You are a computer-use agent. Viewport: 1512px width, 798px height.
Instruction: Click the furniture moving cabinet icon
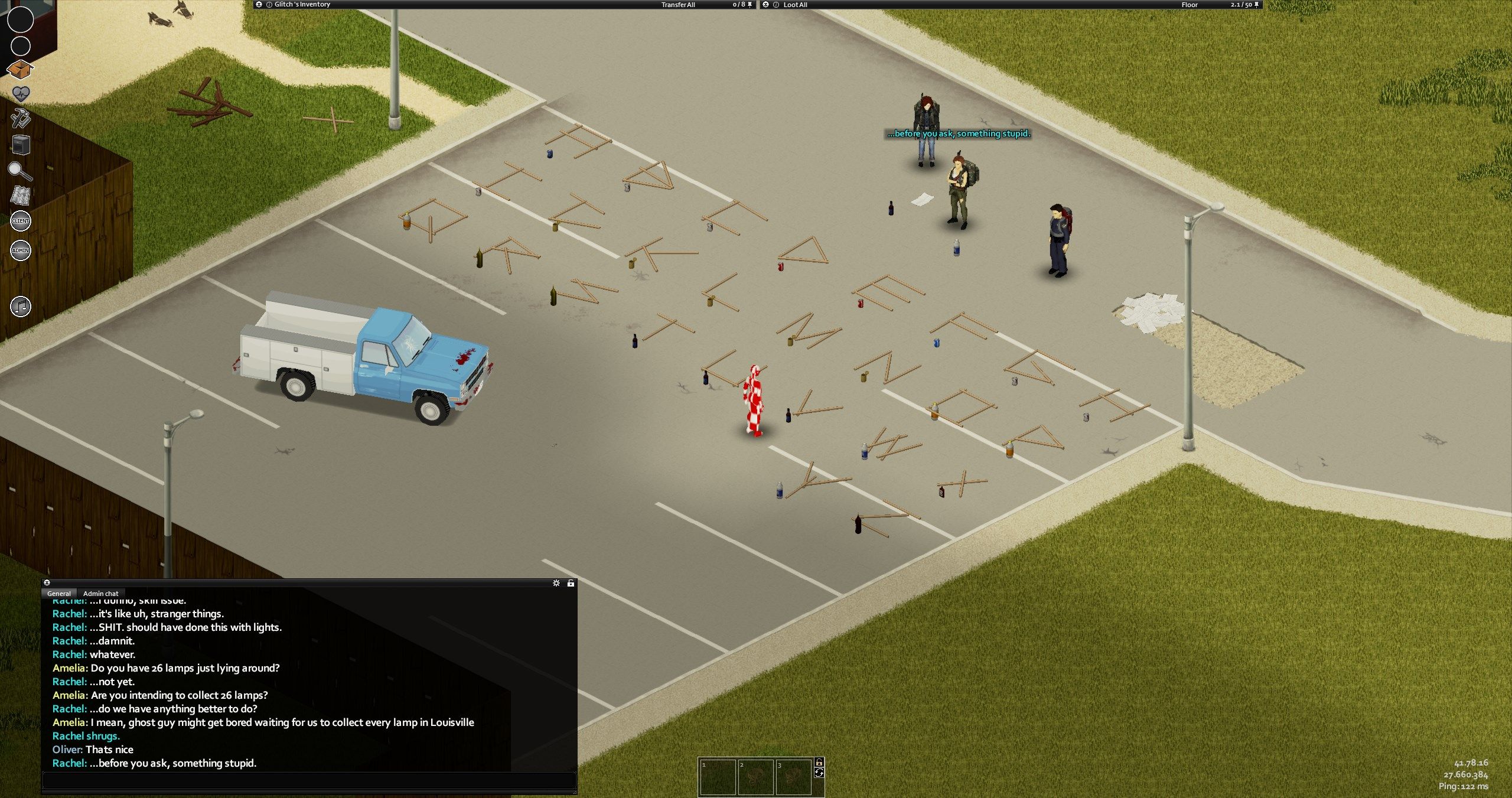[x=21, y=144]
